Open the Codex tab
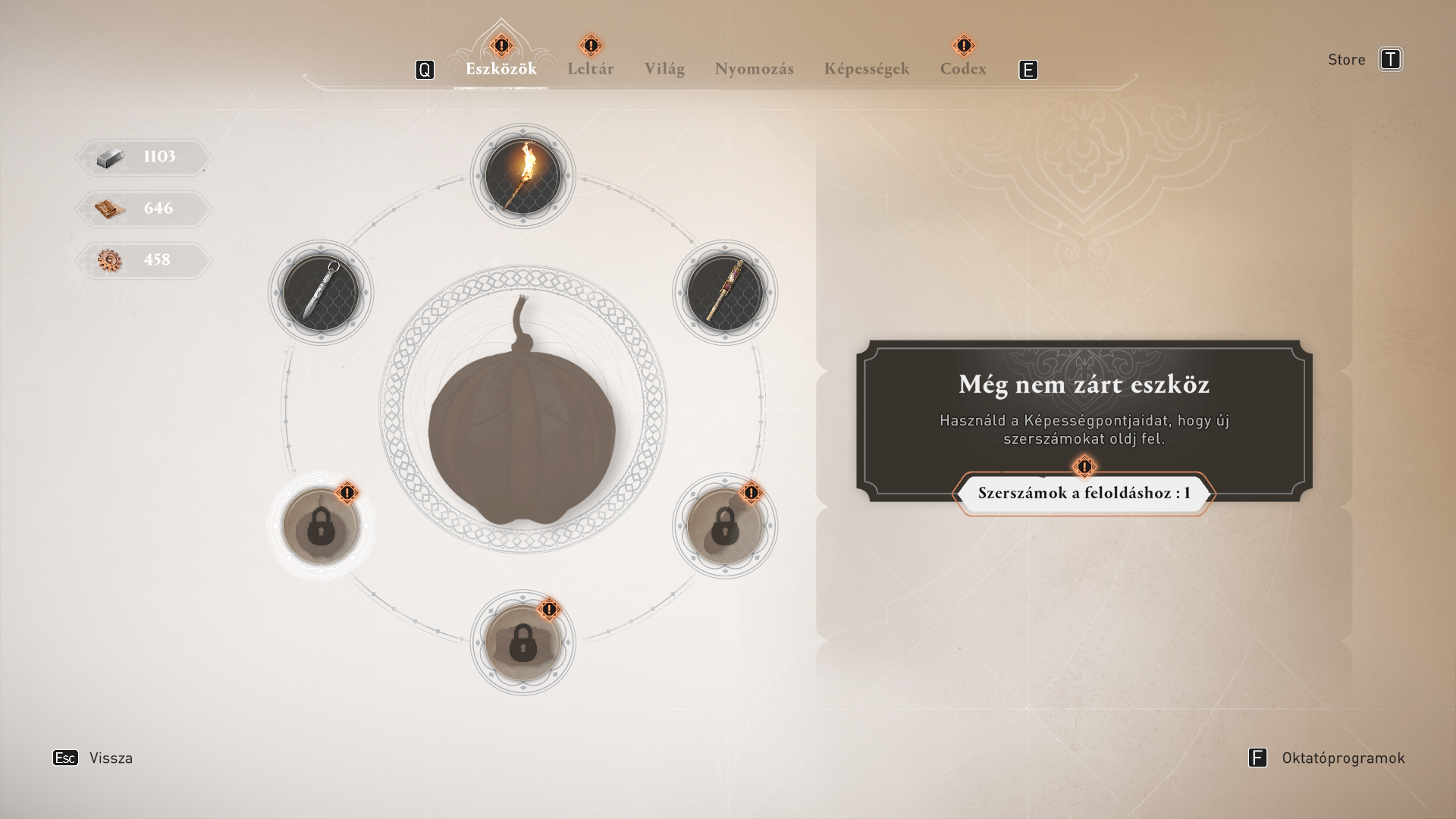The image size is (1456, 819). [x=963, y=69]
